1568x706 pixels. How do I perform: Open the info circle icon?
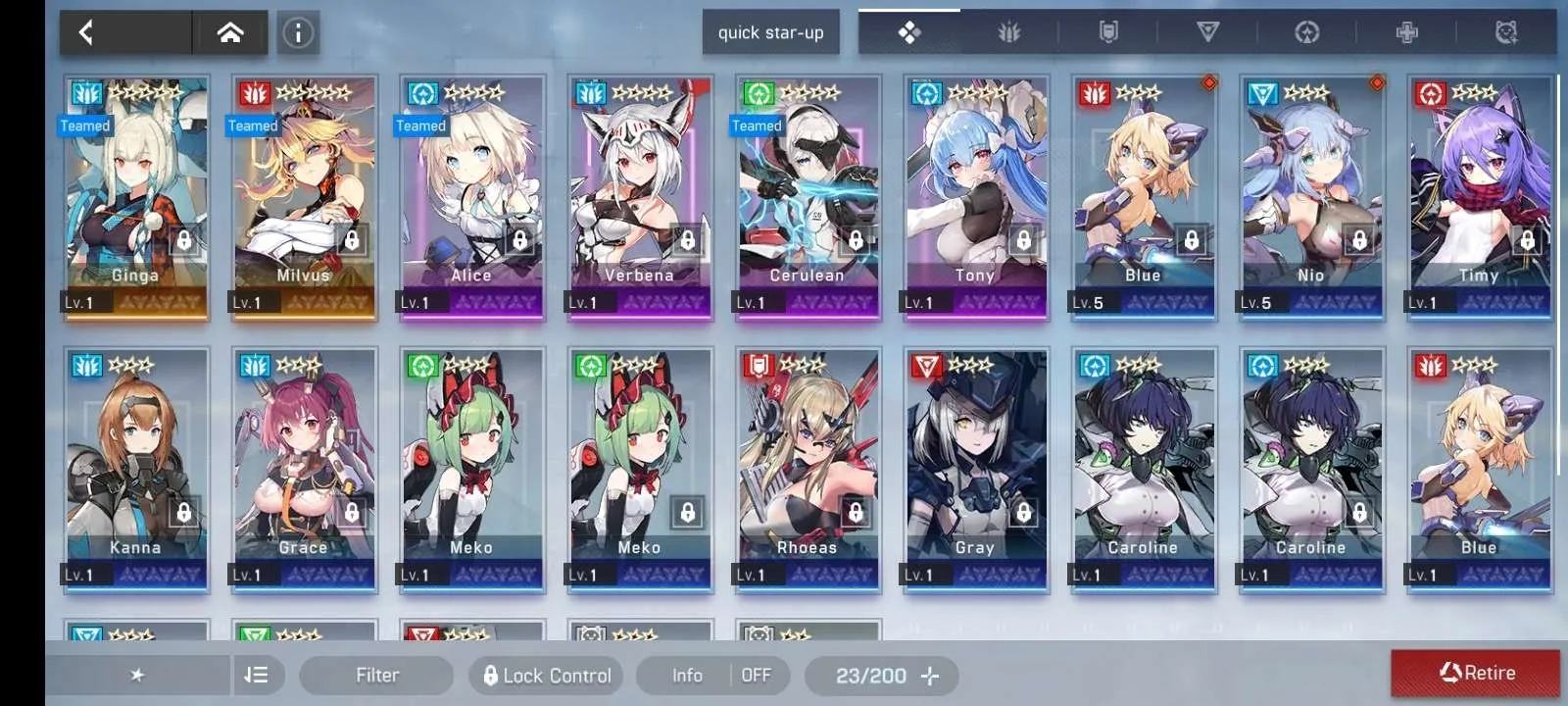pos(298,33)
